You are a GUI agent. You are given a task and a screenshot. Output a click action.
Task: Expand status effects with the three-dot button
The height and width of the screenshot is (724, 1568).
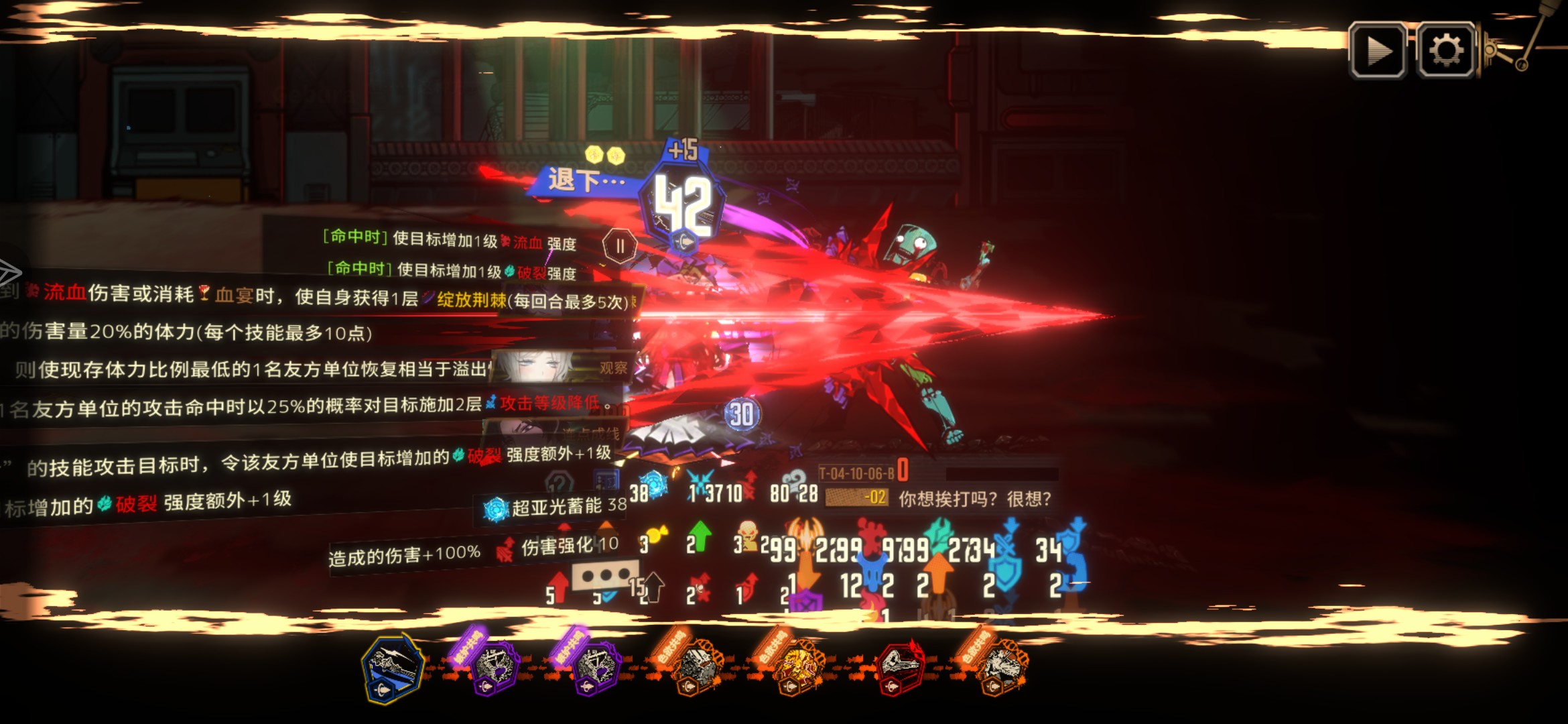[x=604, y=576]
